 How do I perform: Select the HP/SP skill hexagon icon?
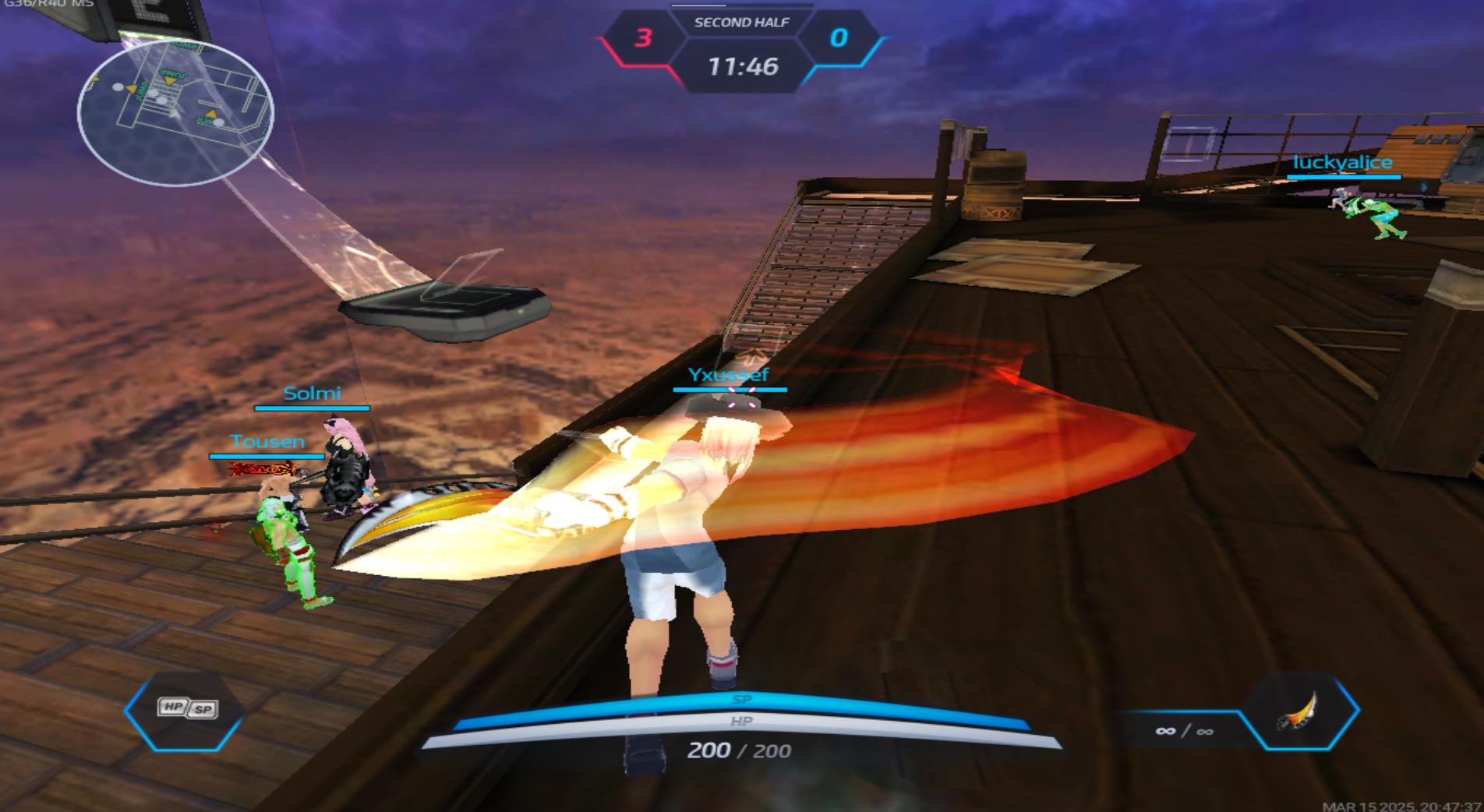point(186,709)
